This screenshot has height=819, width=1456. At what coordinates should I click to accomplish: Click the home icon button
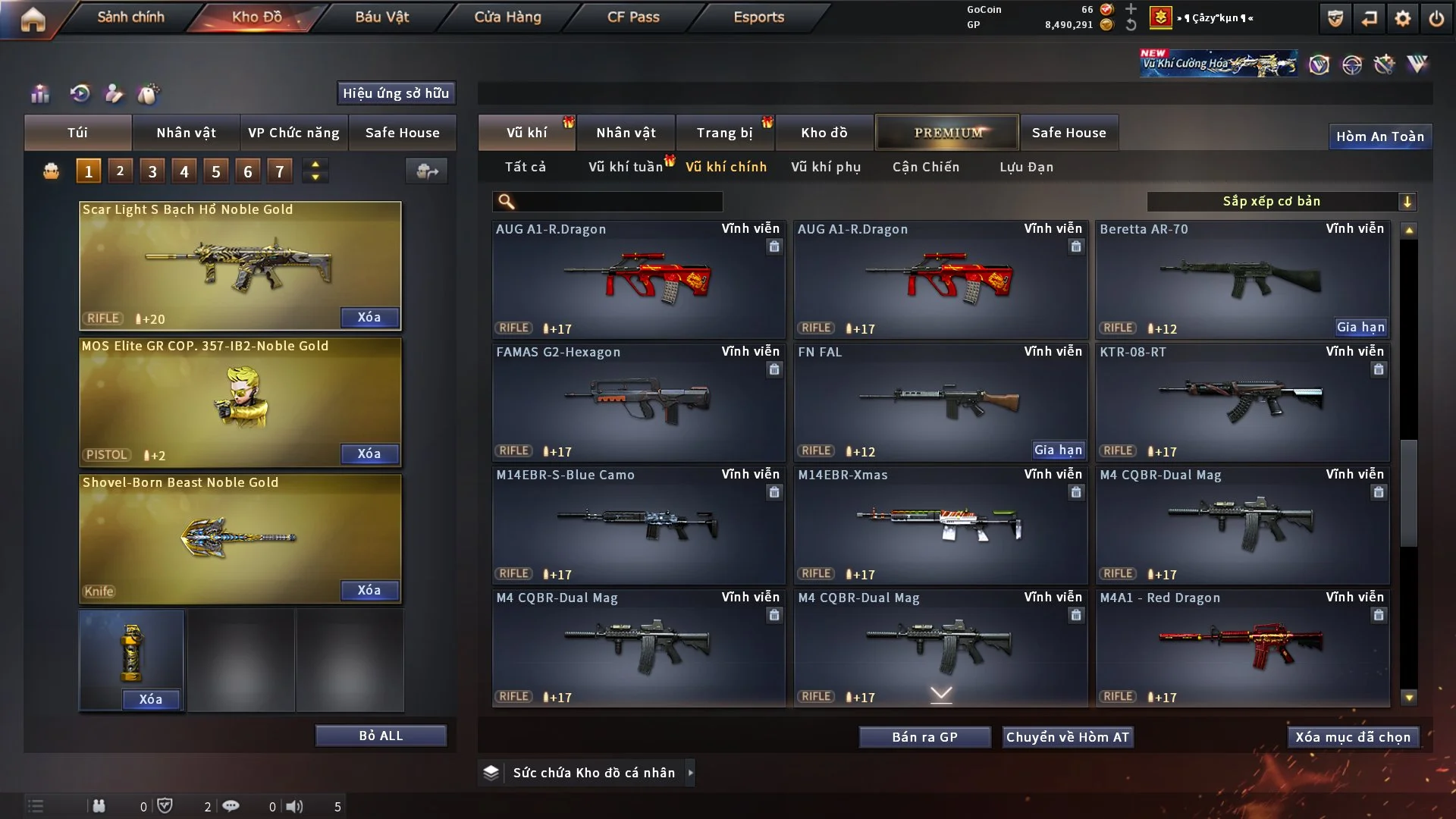pos(33,19)
